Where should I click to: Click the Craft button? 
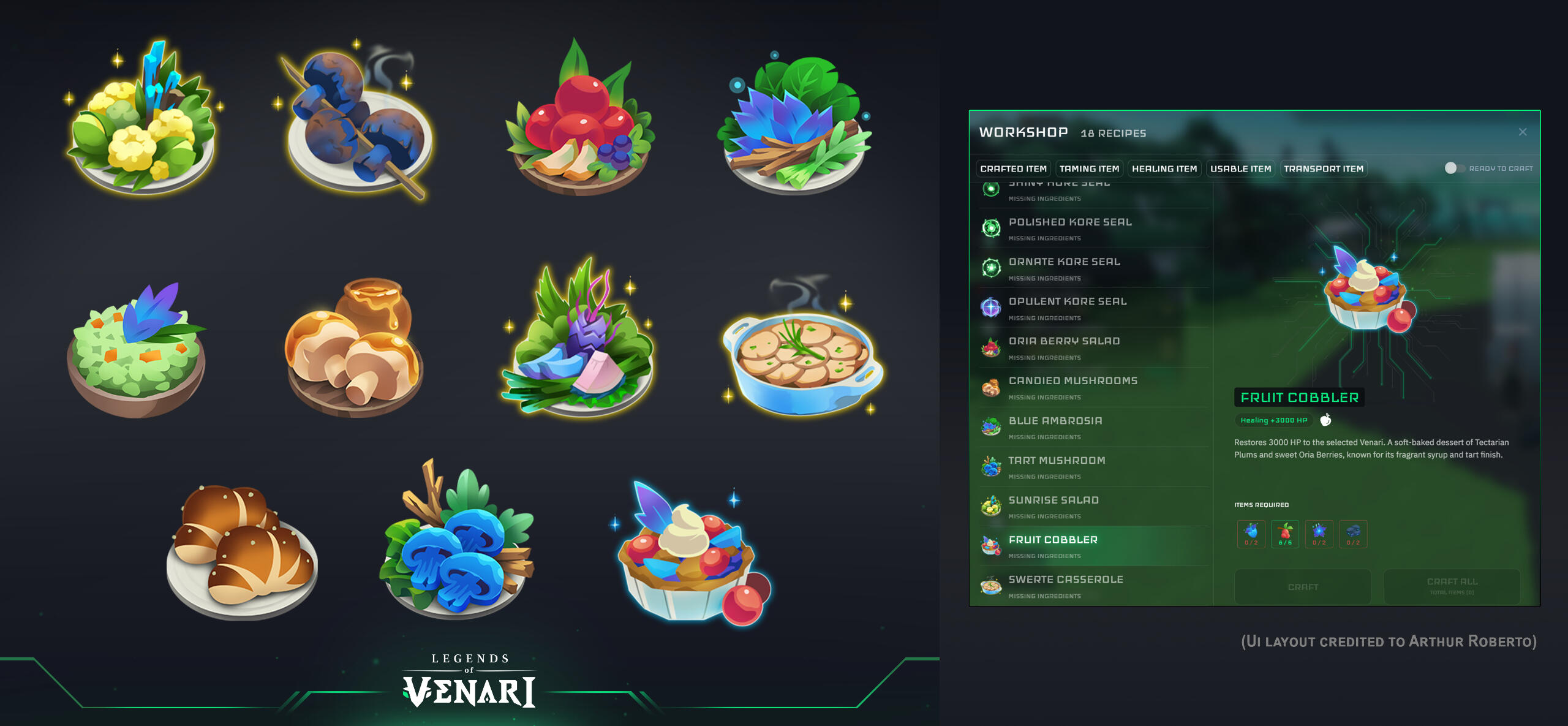[x=1302, y=587]
